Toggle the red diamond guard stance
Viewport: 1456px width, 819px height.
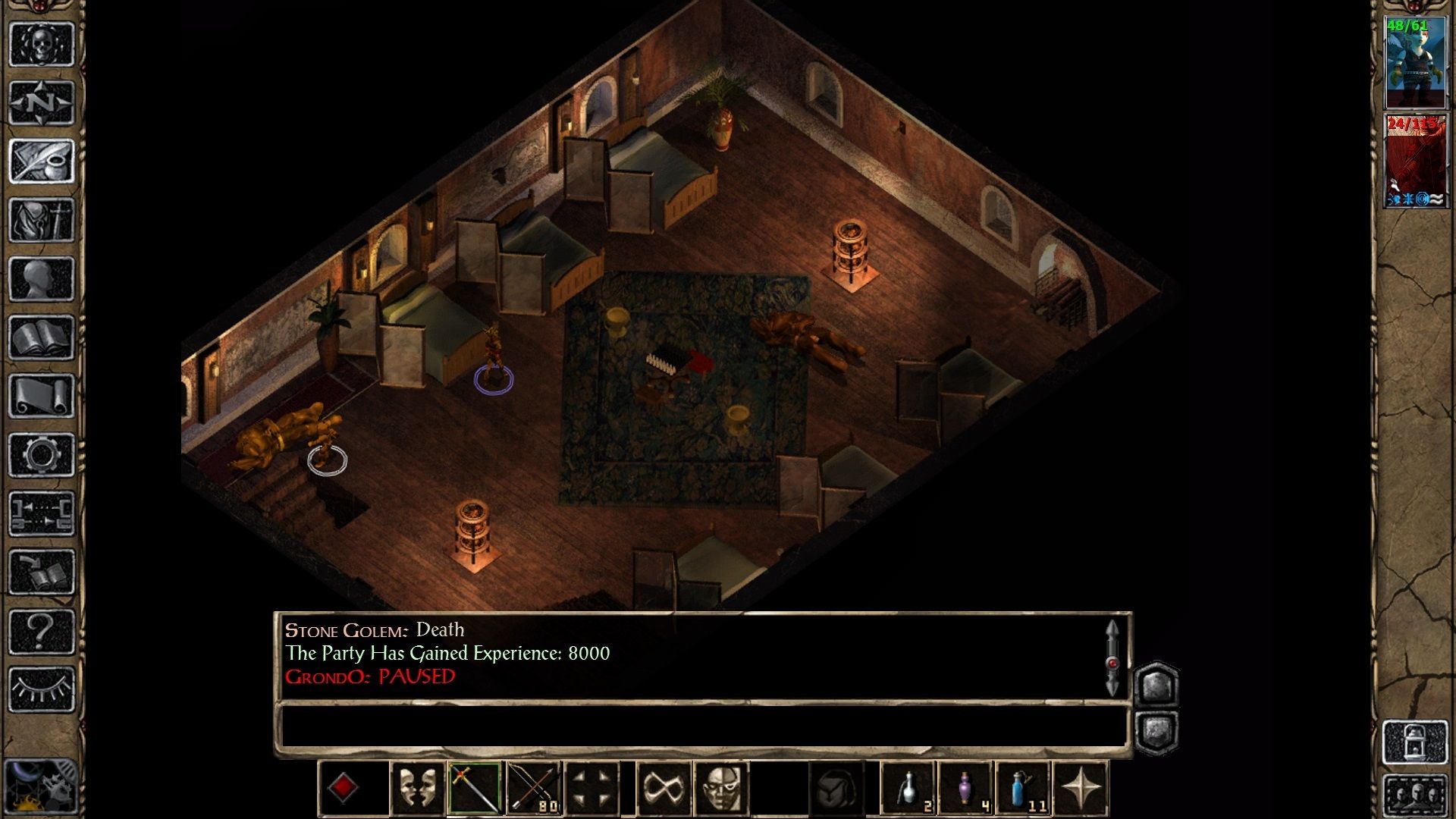[342, 789]
